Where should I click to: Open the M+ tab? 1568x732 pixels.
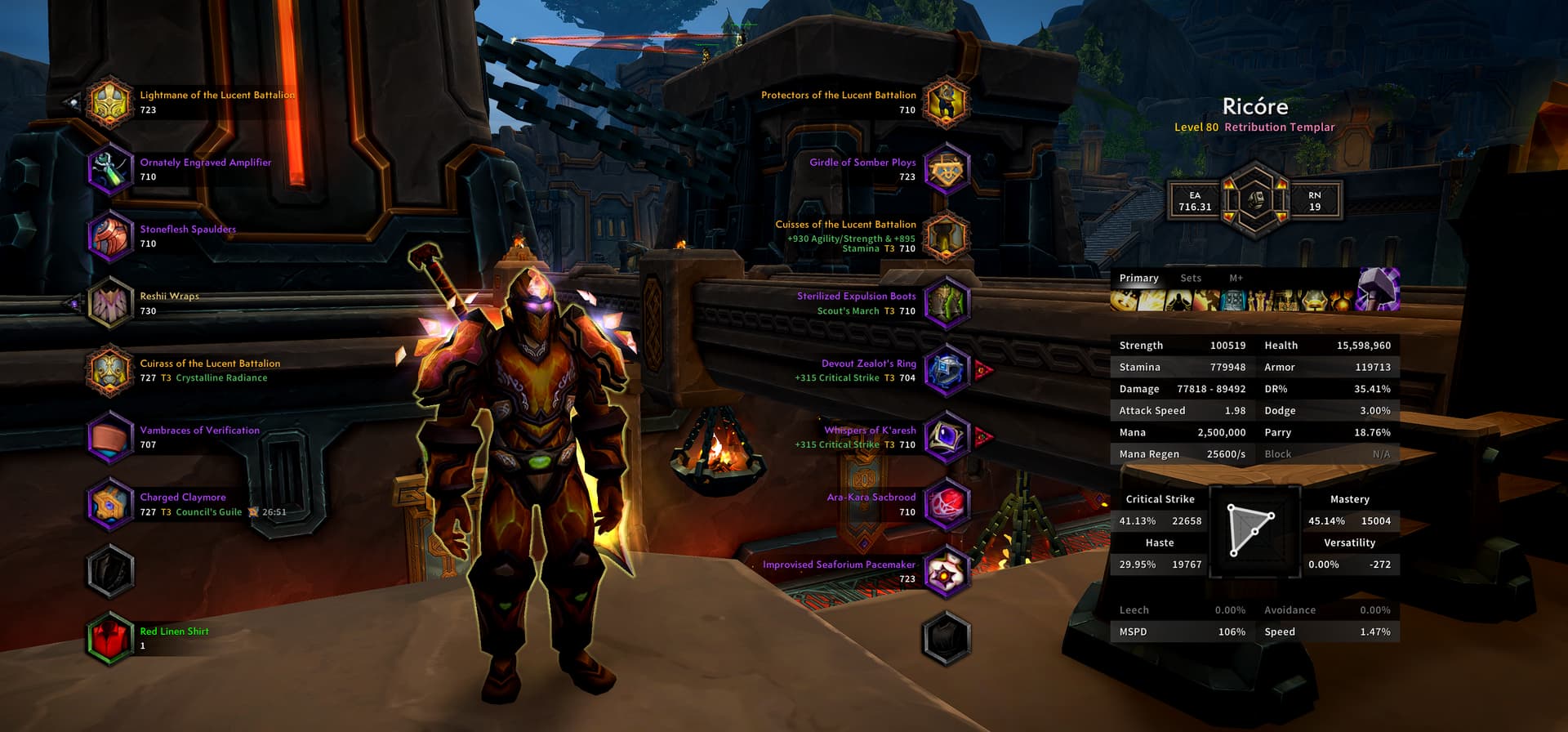pos(1236,279)
